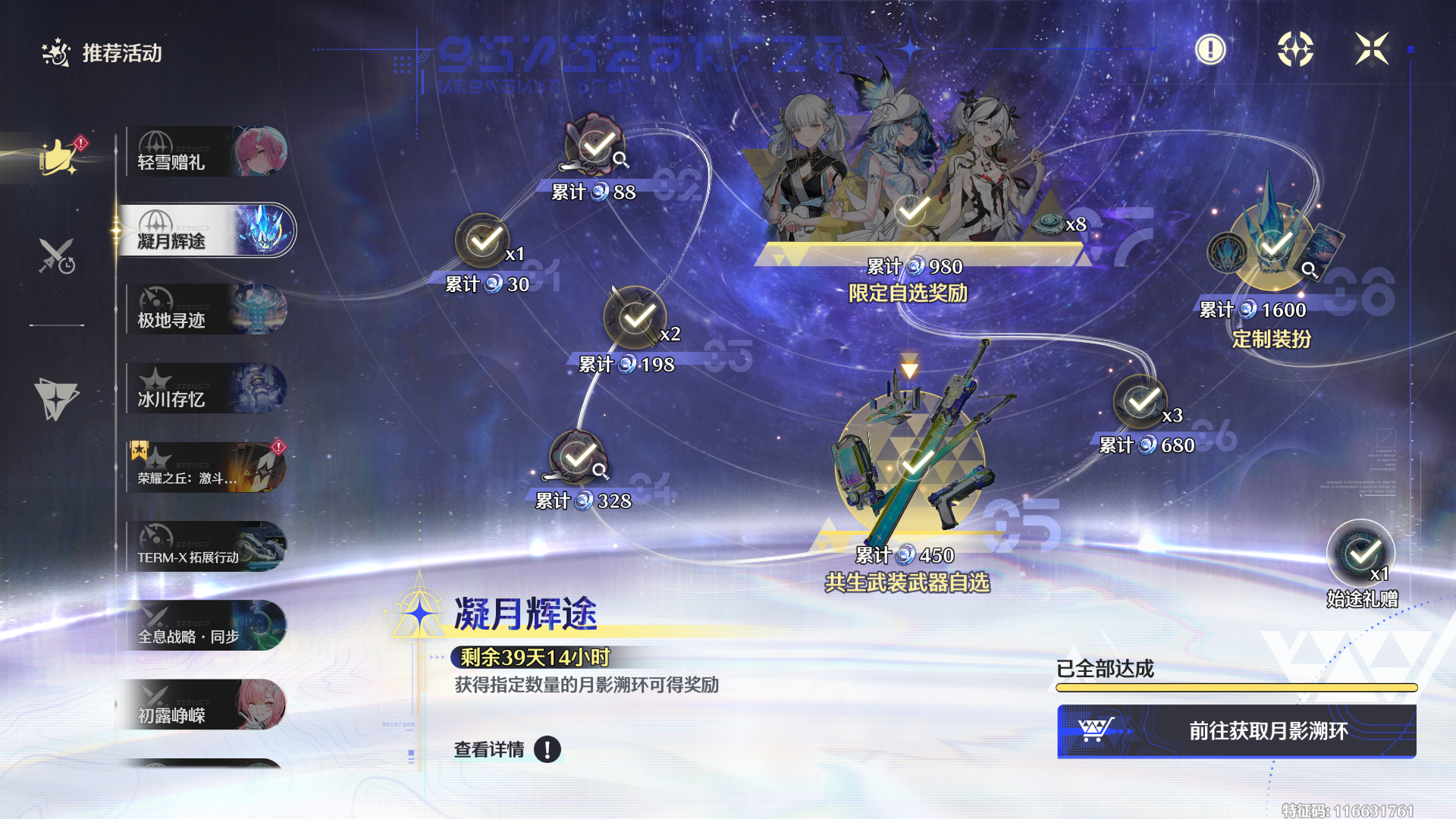Viewport: 1456px width, 819px height.
Task: Switch to the crossed swords timed category
Action: coord(57,256)
